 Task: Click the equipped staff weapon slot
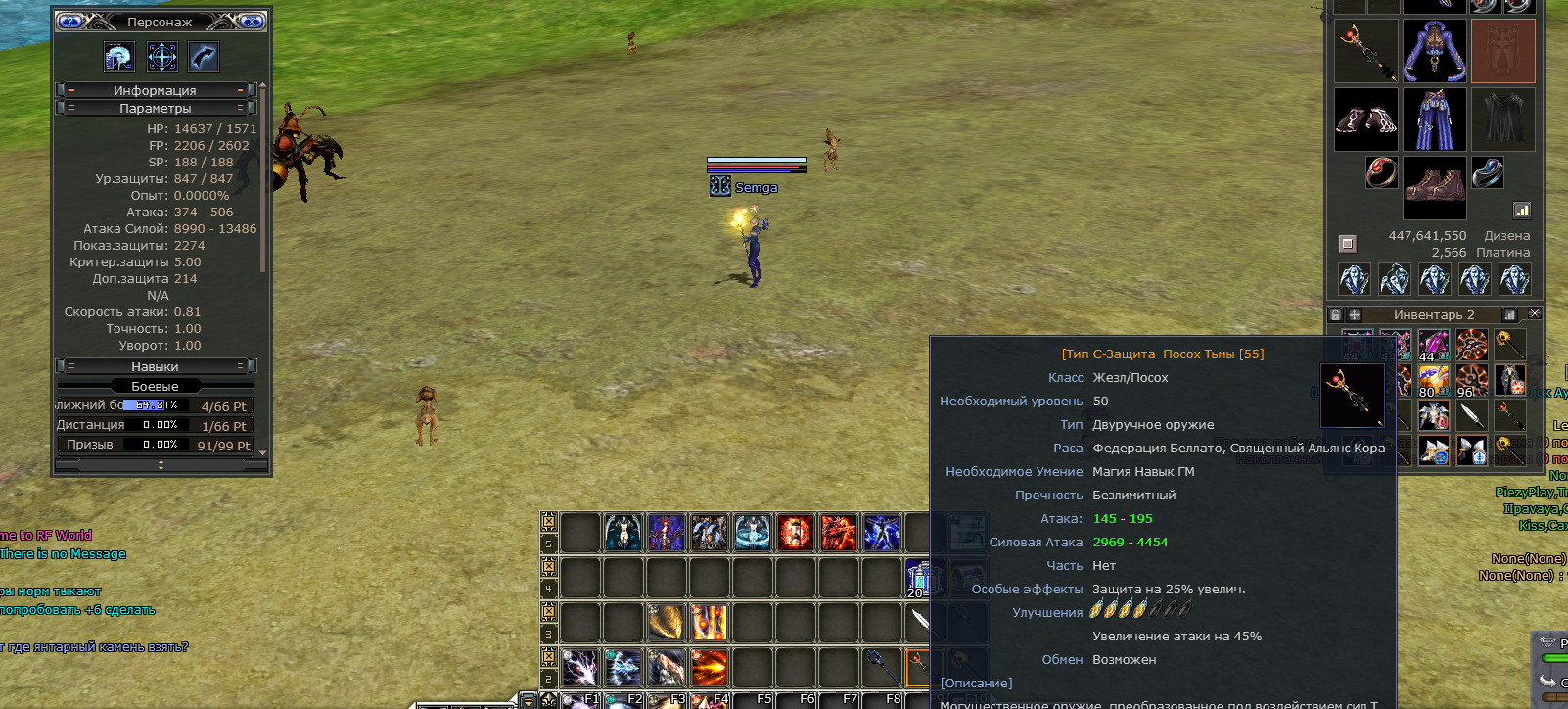pyautogui.click(x=1366, y=51)
